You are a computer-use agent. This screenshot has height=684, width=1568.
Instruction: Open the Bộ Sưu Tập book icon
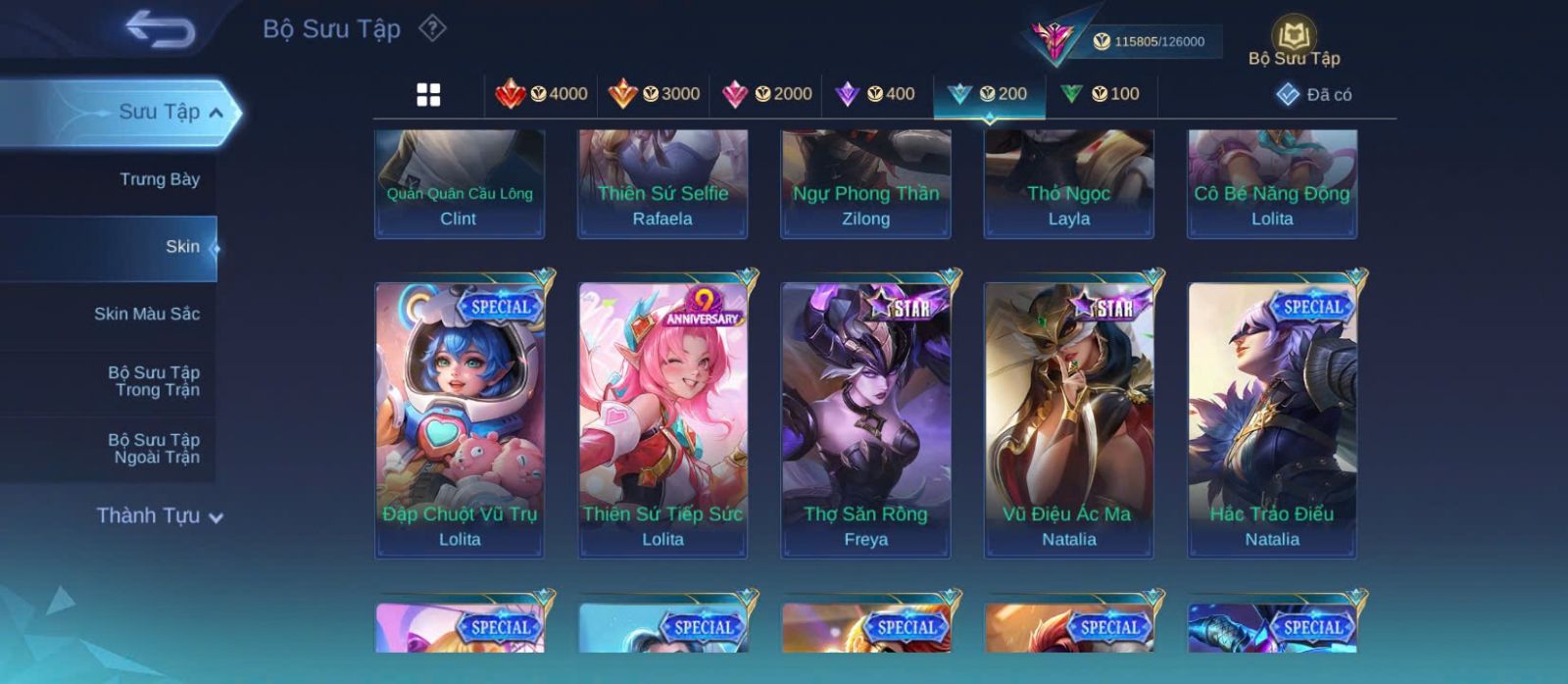(1294, 42)
